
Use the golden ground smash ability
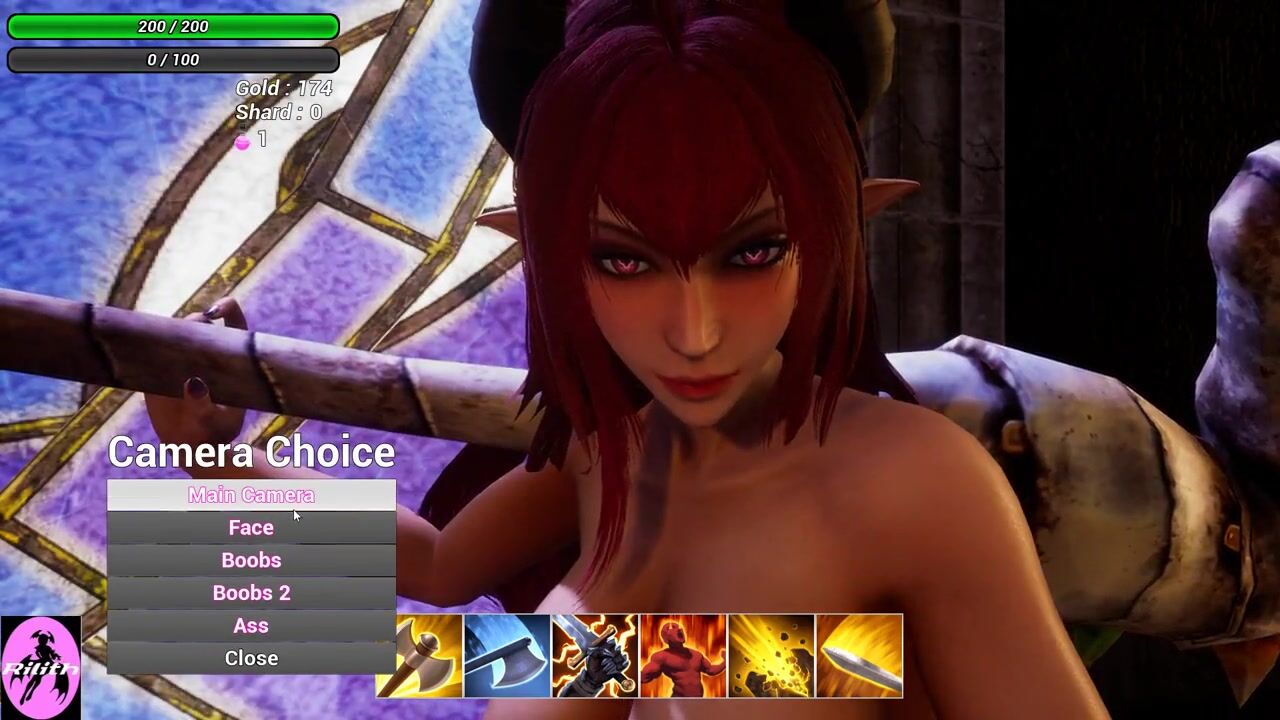click(771, 656)
